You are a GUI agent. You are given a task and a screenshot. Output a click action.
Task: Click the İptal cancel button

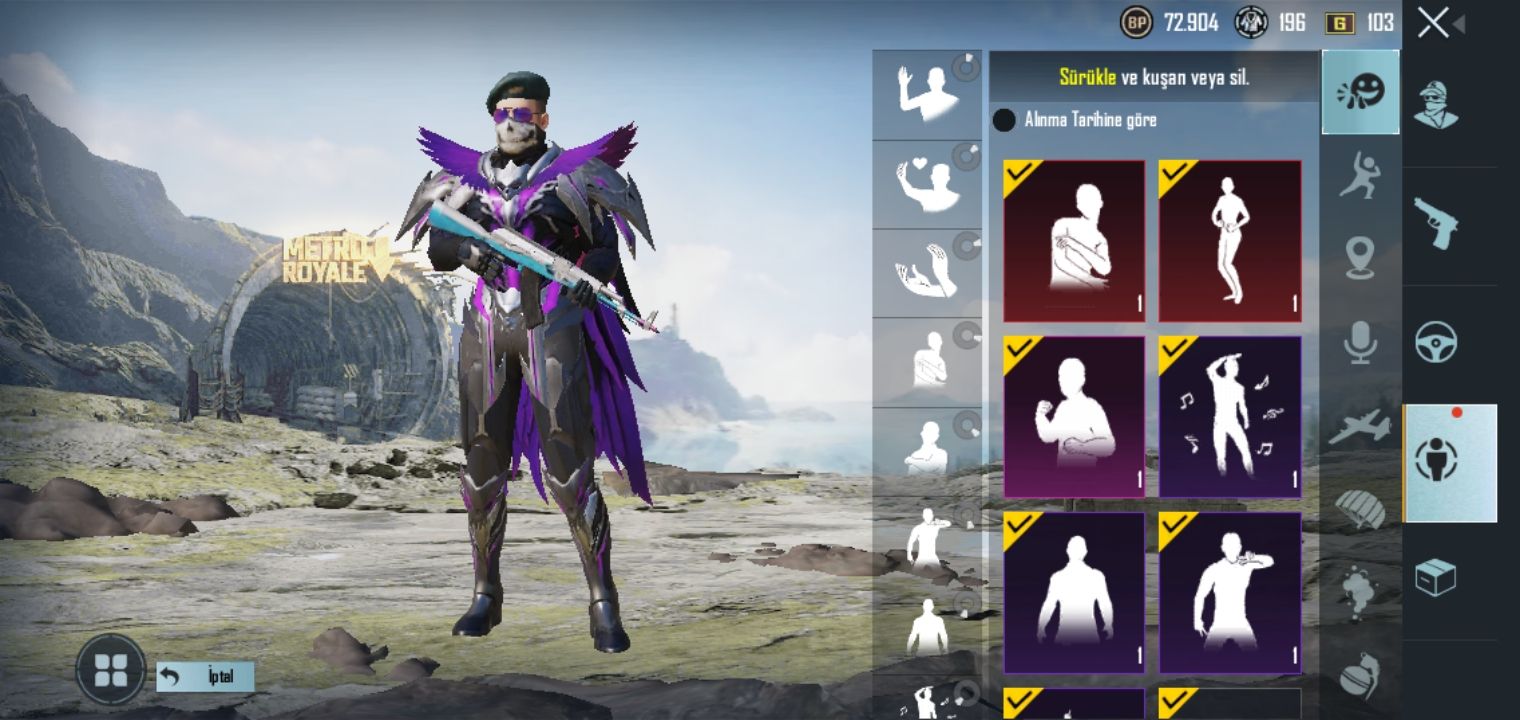click(205, 677)
